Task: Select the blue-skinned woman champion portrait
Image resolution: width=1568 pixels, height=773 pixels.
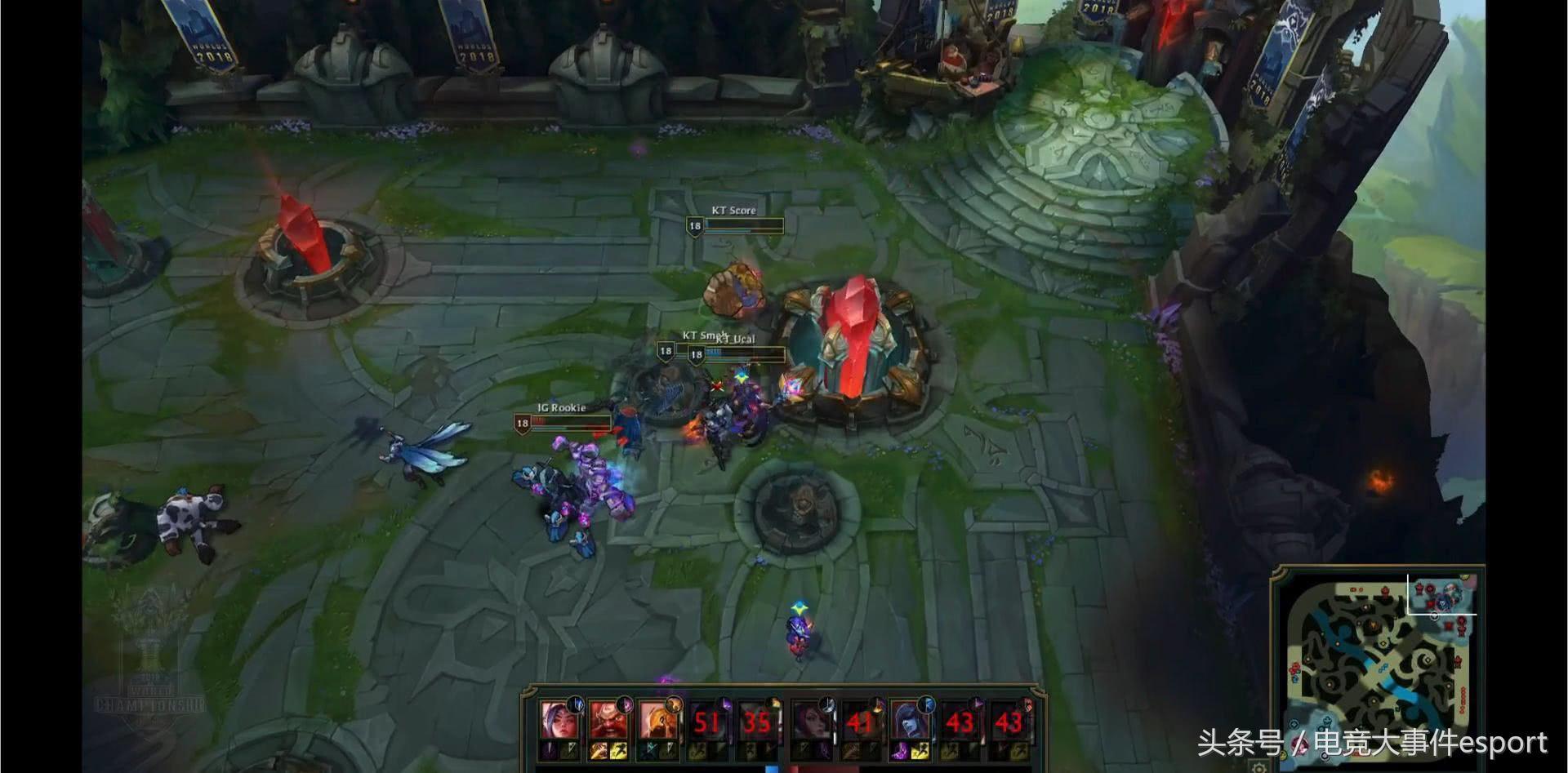Action: point(908,721)
